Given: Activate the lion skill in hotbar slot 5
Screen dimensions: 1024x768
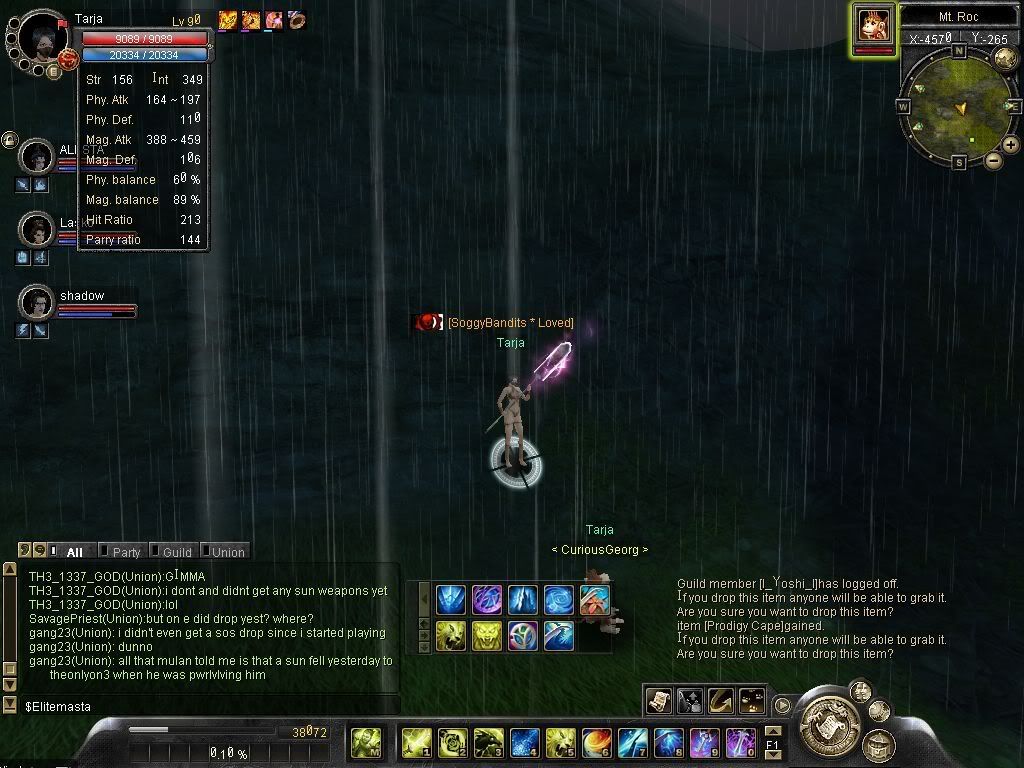Looking at the screenshot, I should [x=561, y=742].
